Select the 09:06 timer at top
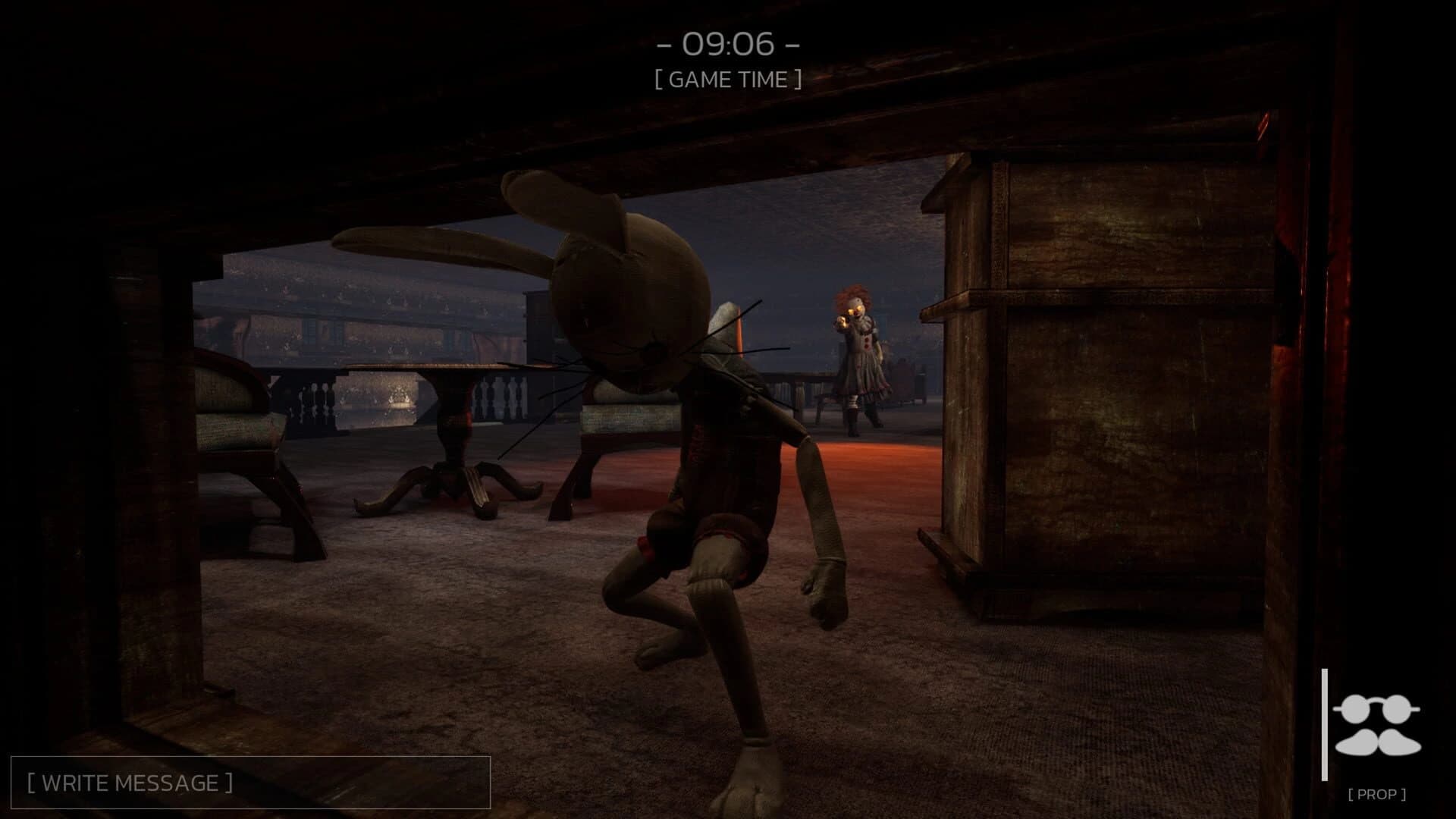1456x819 pixels. coord(730,45)
